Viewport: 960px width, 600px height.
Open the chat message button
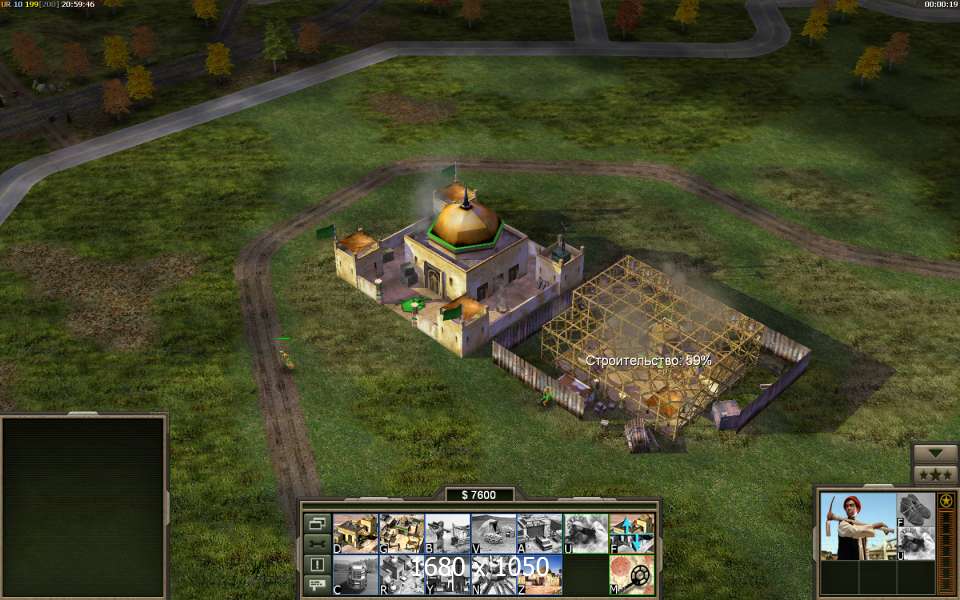pyautogui.click(x=317, y=584)
